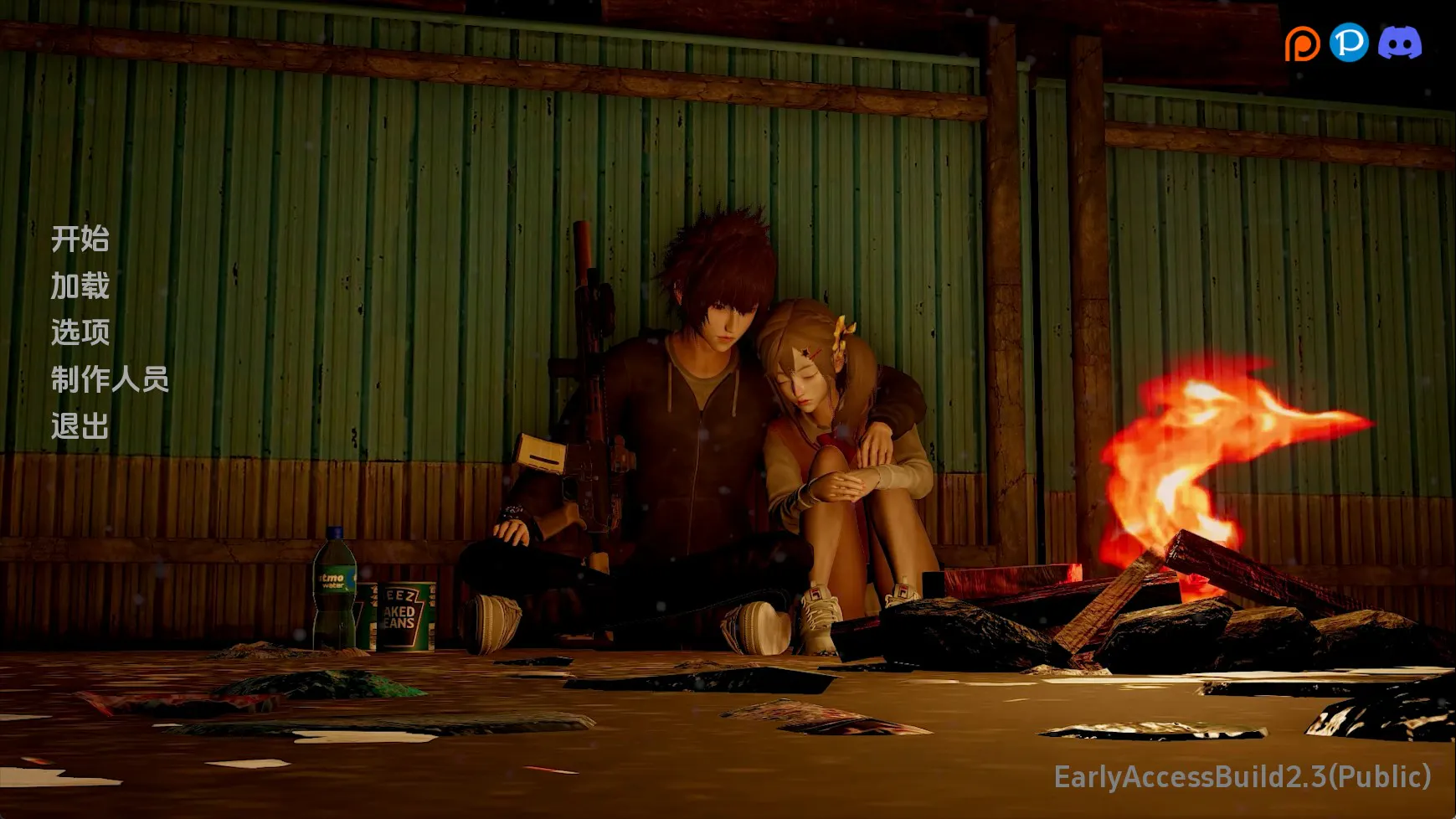Open the orange Patreon link icon
The width and height of the screenshot is (1456, 819).
[x=1302, y=43]
